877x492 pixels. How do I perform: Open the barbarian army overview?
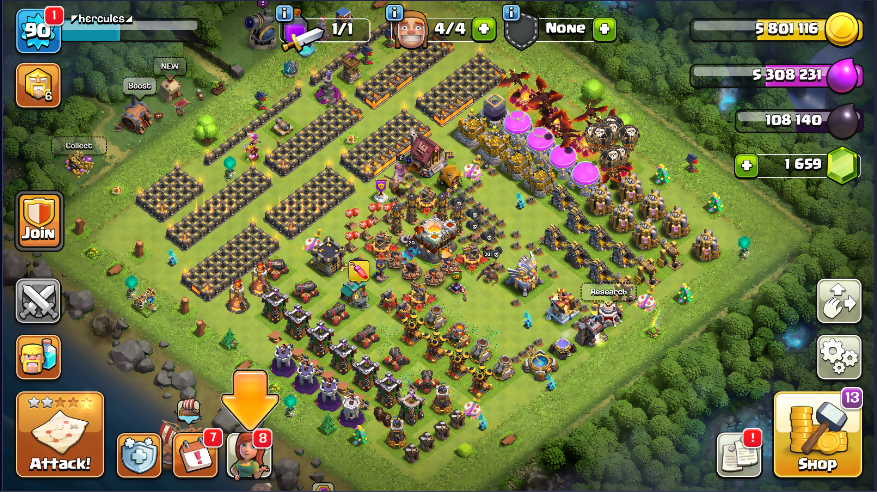[38, 356]
